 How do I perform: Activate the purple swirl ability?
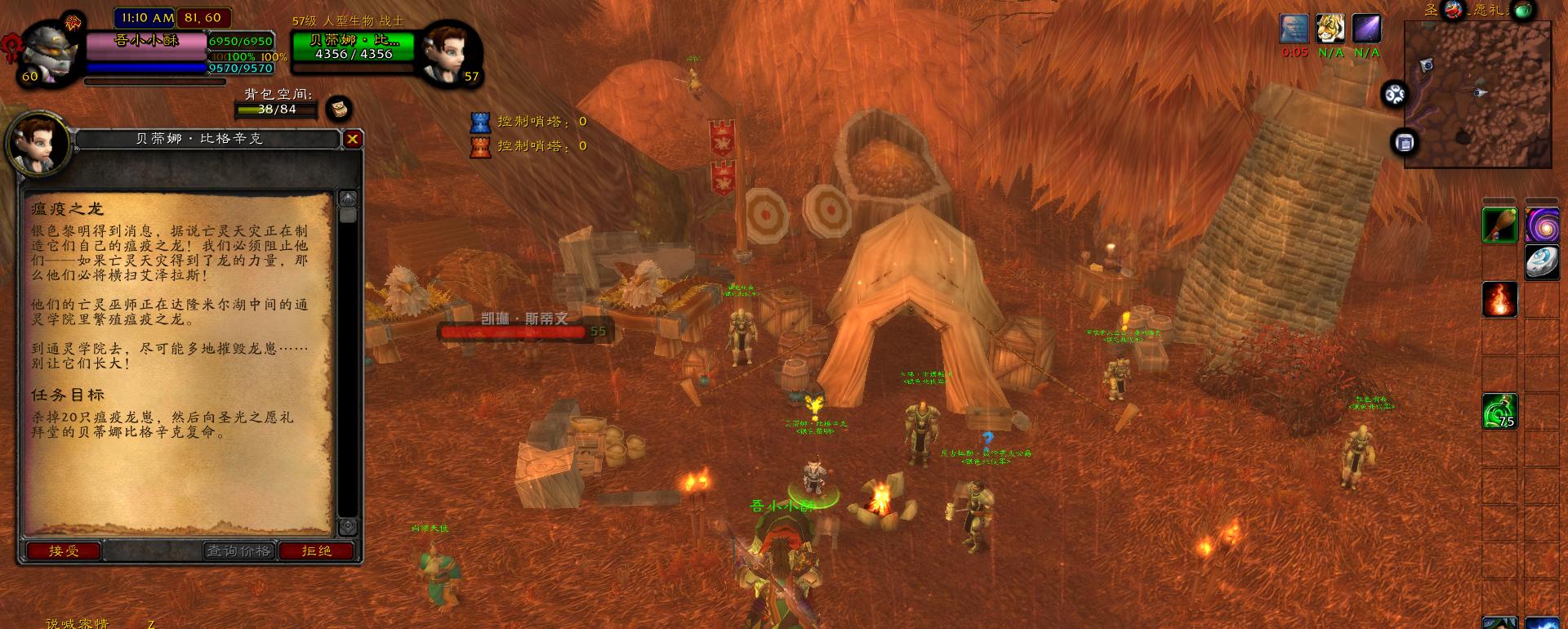click(x=1542, y=225)
